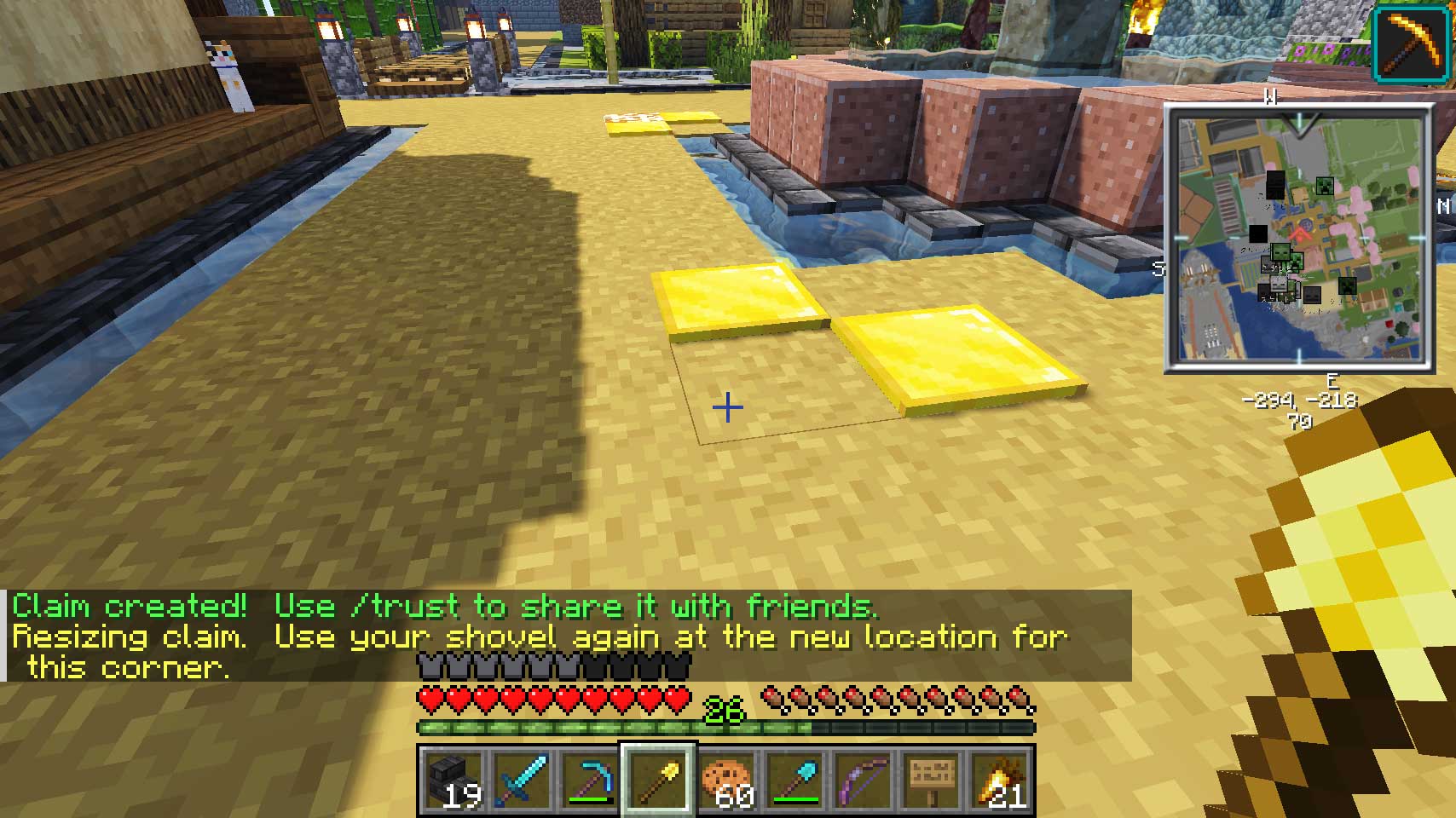The width and height of the screenshot is (1456, 818).
Task: Select the stone brick stairs hotbar slot
Action: (452, 781)
